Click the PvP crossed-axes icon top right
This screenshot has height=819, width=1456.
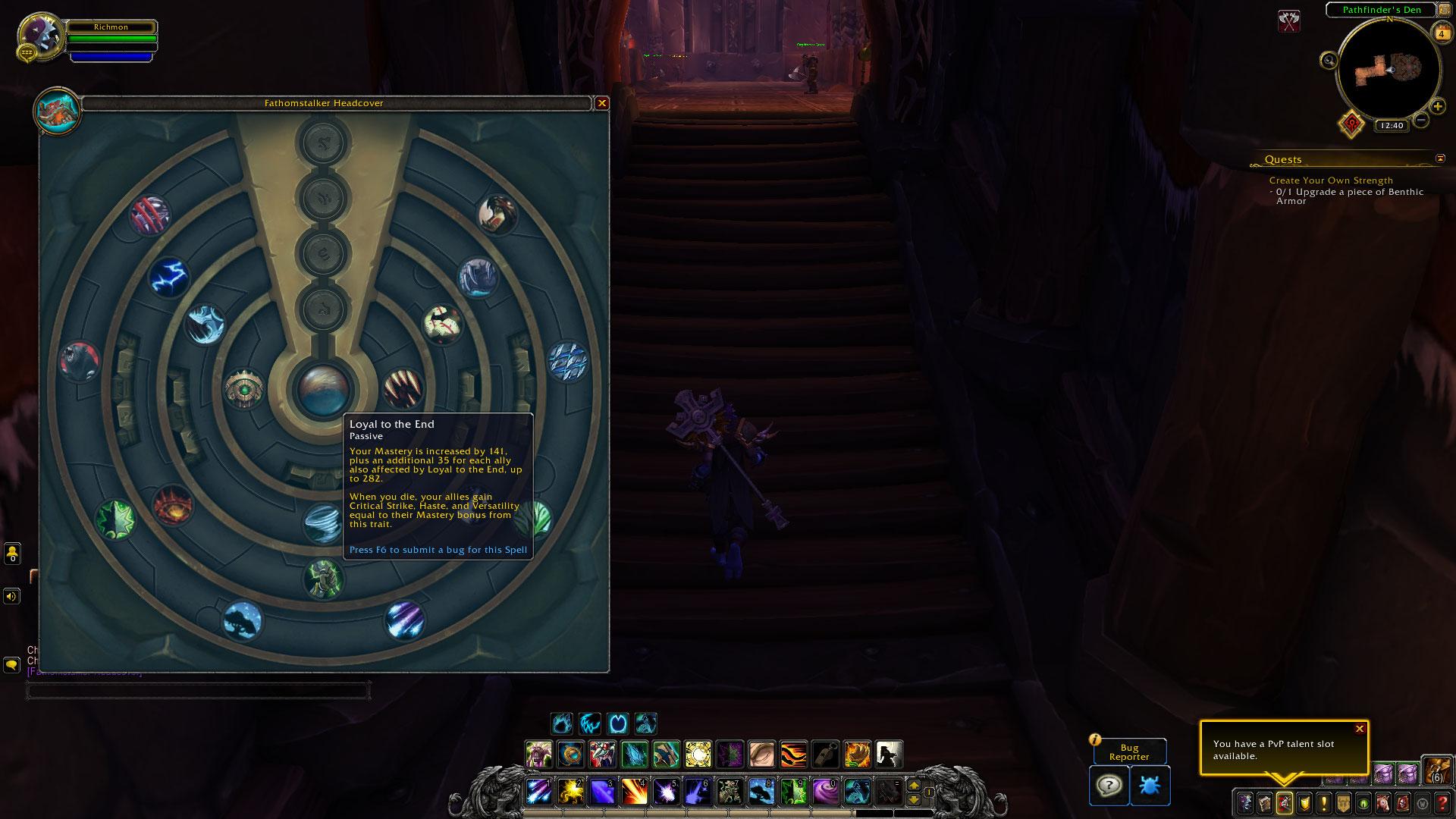1289,20
